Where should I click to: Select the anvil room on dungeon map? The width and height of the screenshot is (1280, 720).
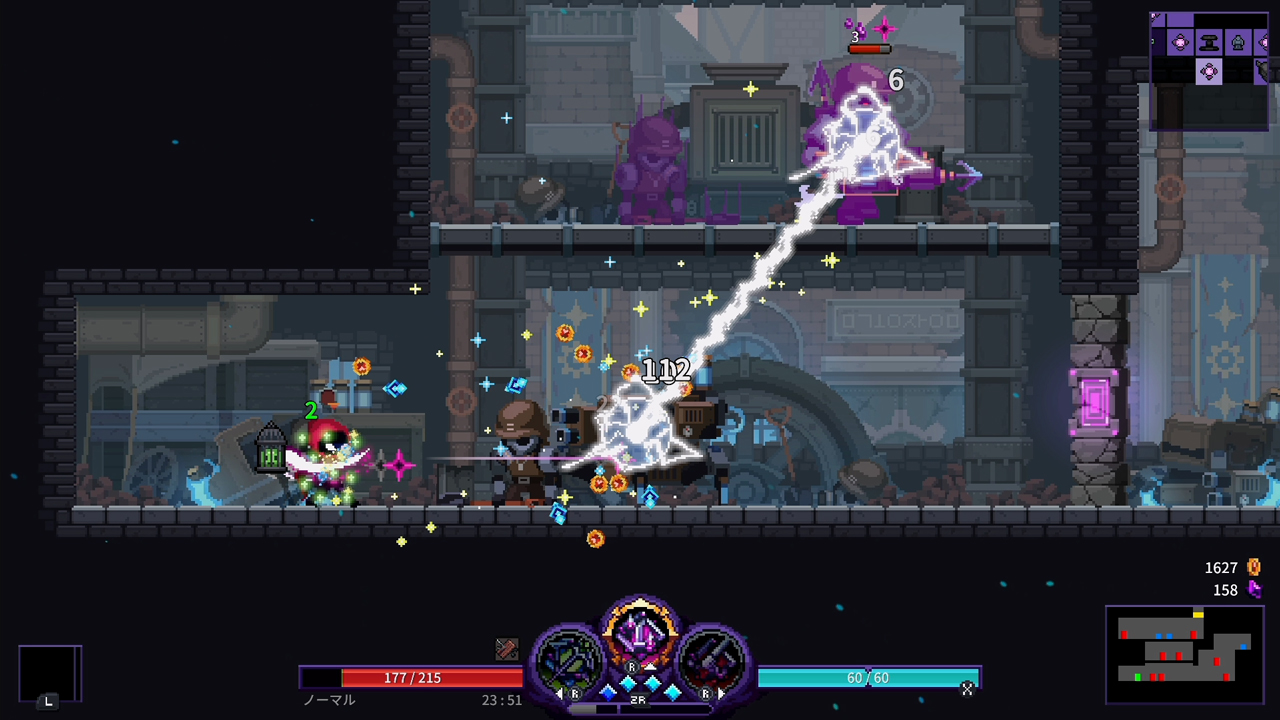coord(1210,43)
